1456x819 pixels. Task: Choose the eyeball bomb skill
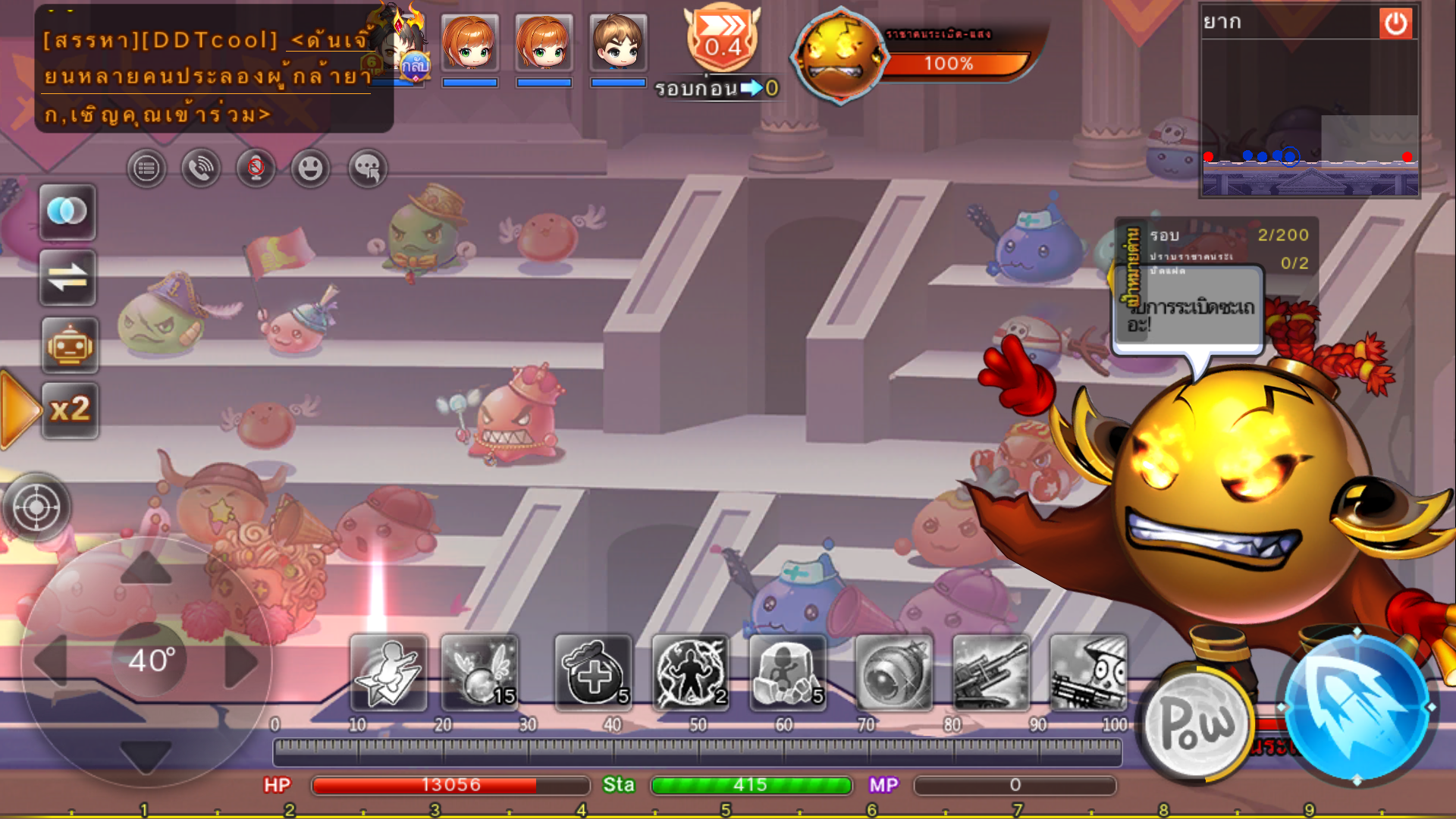(894, 673)
